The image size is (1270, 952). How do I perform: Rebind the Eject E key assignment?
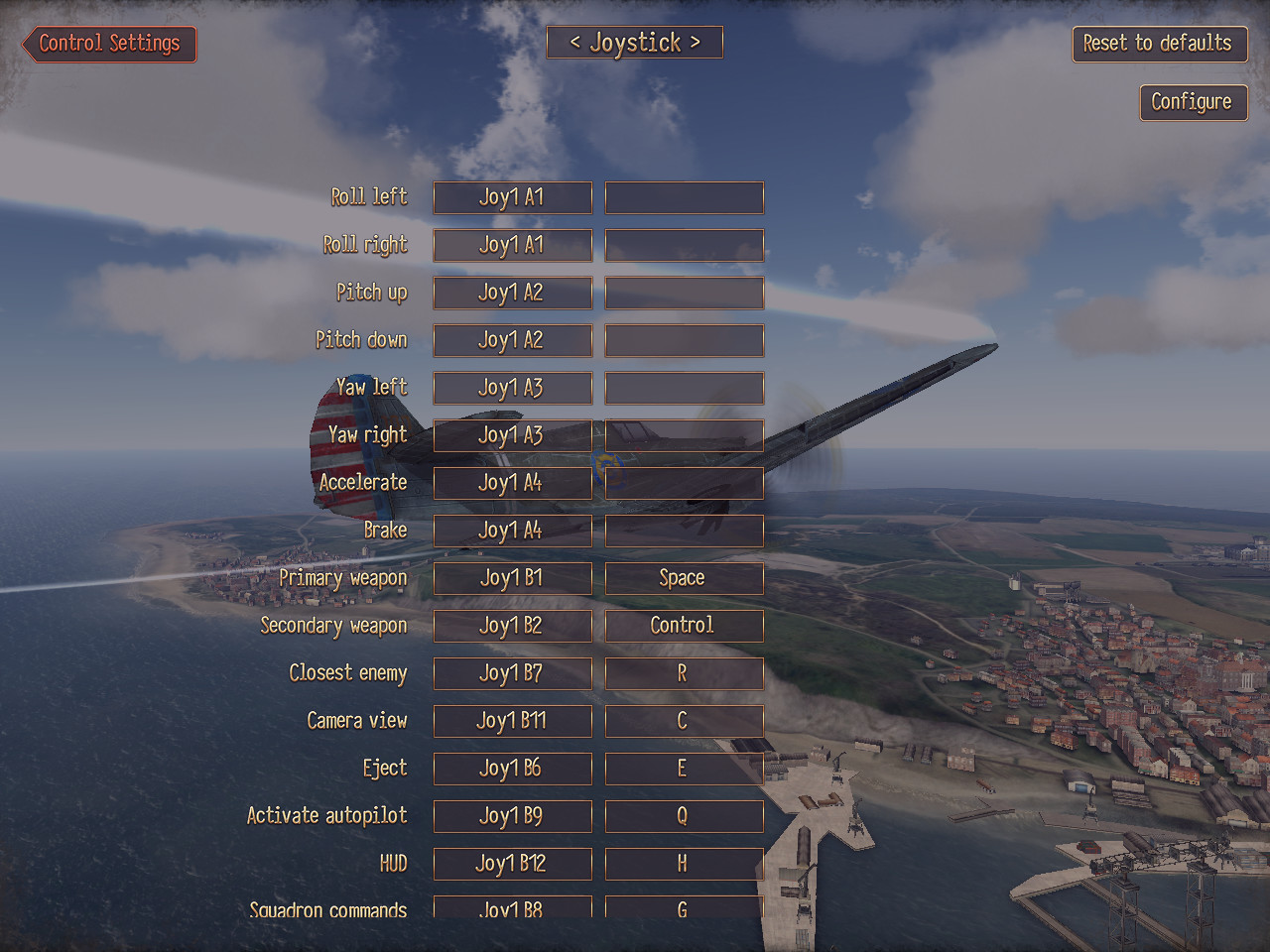click(x=684, y=769)
